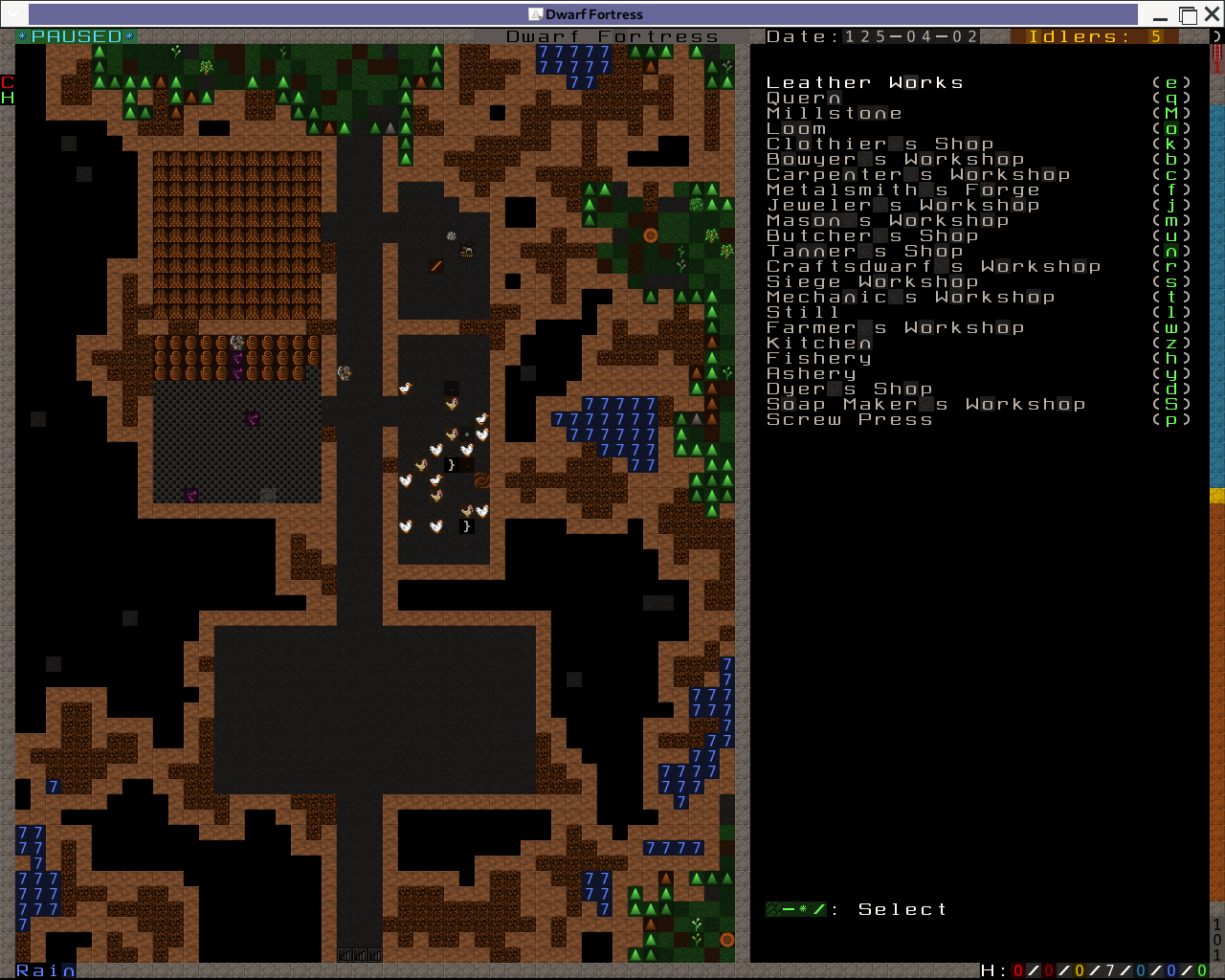Minimize the Dwarf Fortress window
Viewport: 1225px width, 980px height.
point(1161,14)
